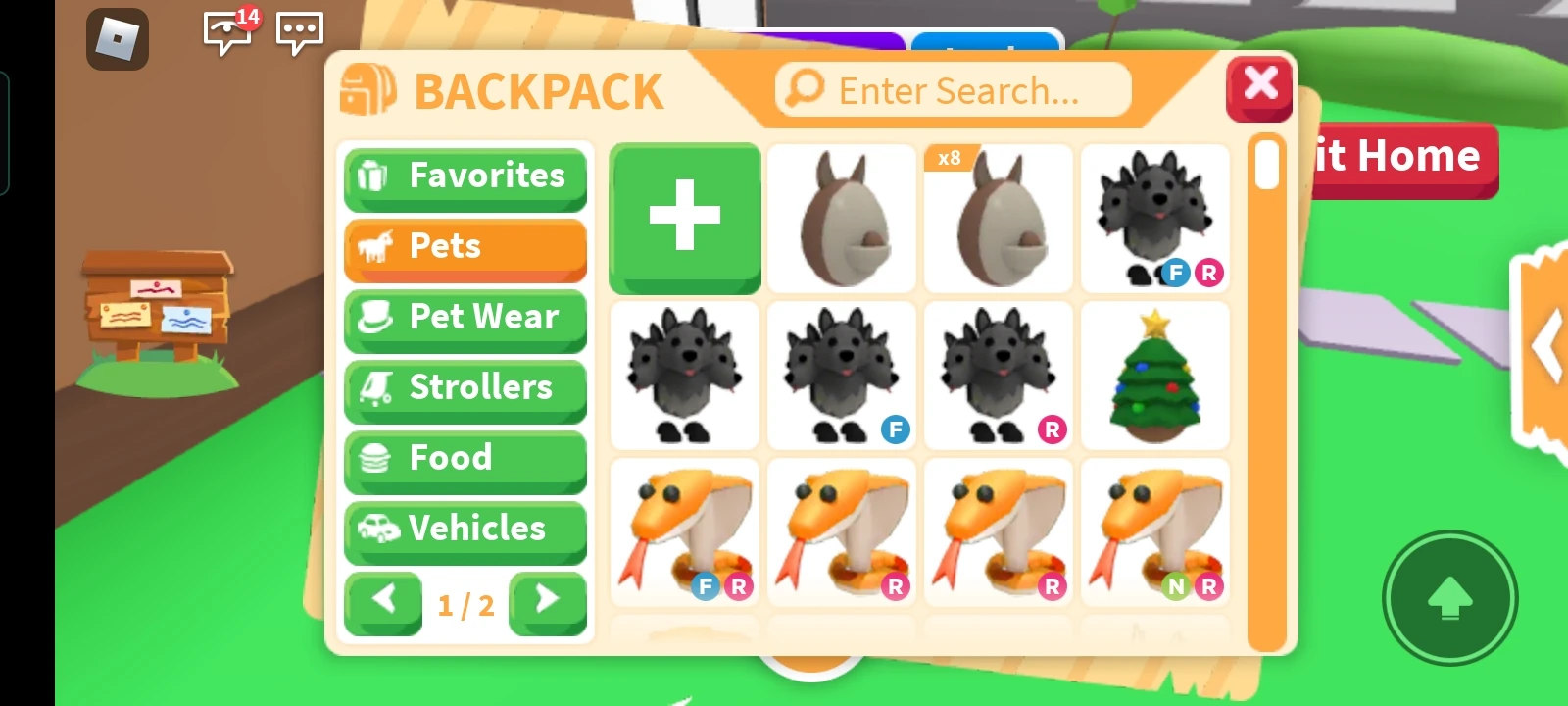Select the Christmas tree pet thumbnail
Screen dimensions: 1568x706
pyautogui.click(x=1154, y=376)
